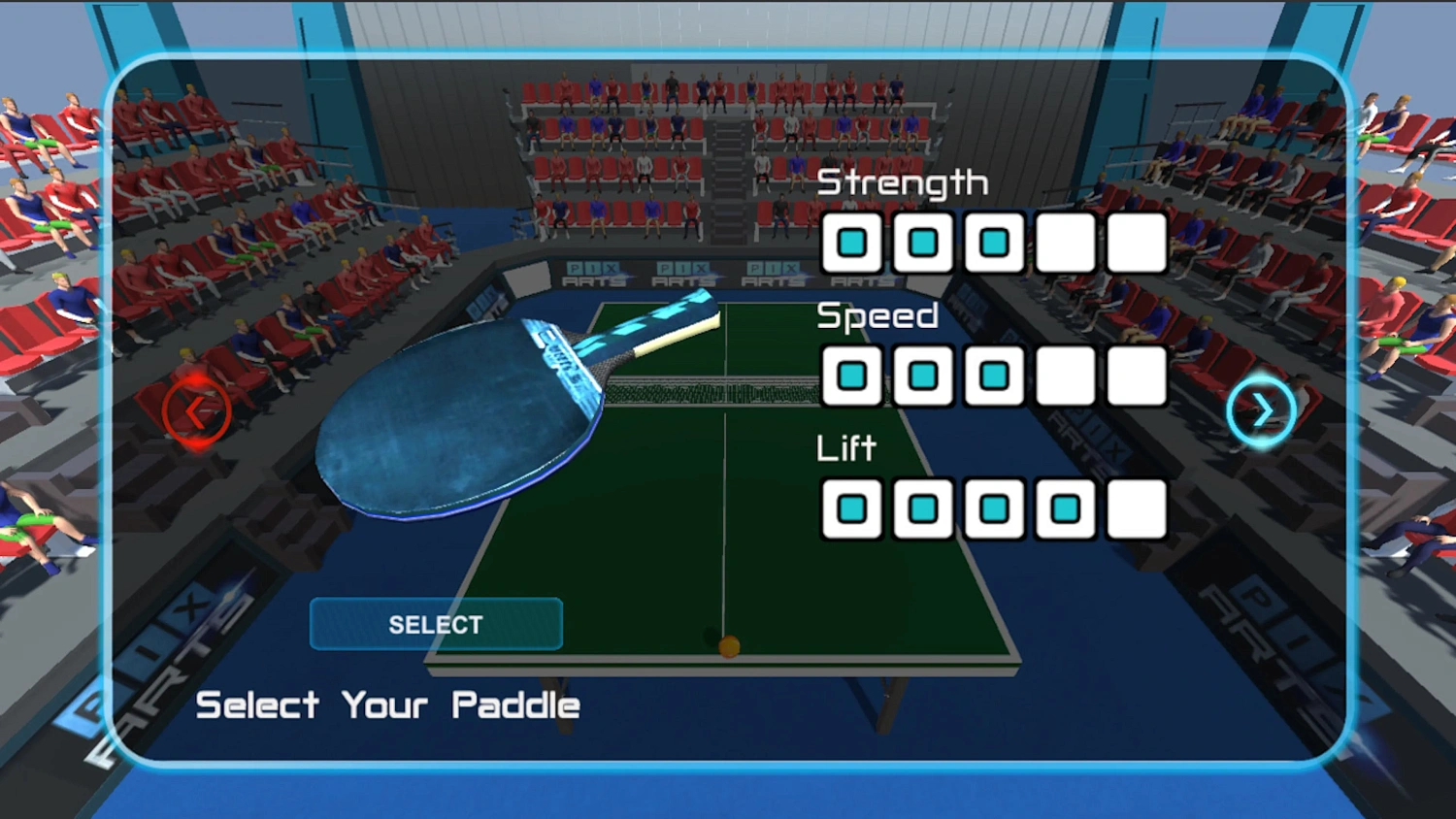Toggle the fifth empty Lift square
Image resolution: width=1456 pixels, height=819 pixels.
coord(1136,508)
